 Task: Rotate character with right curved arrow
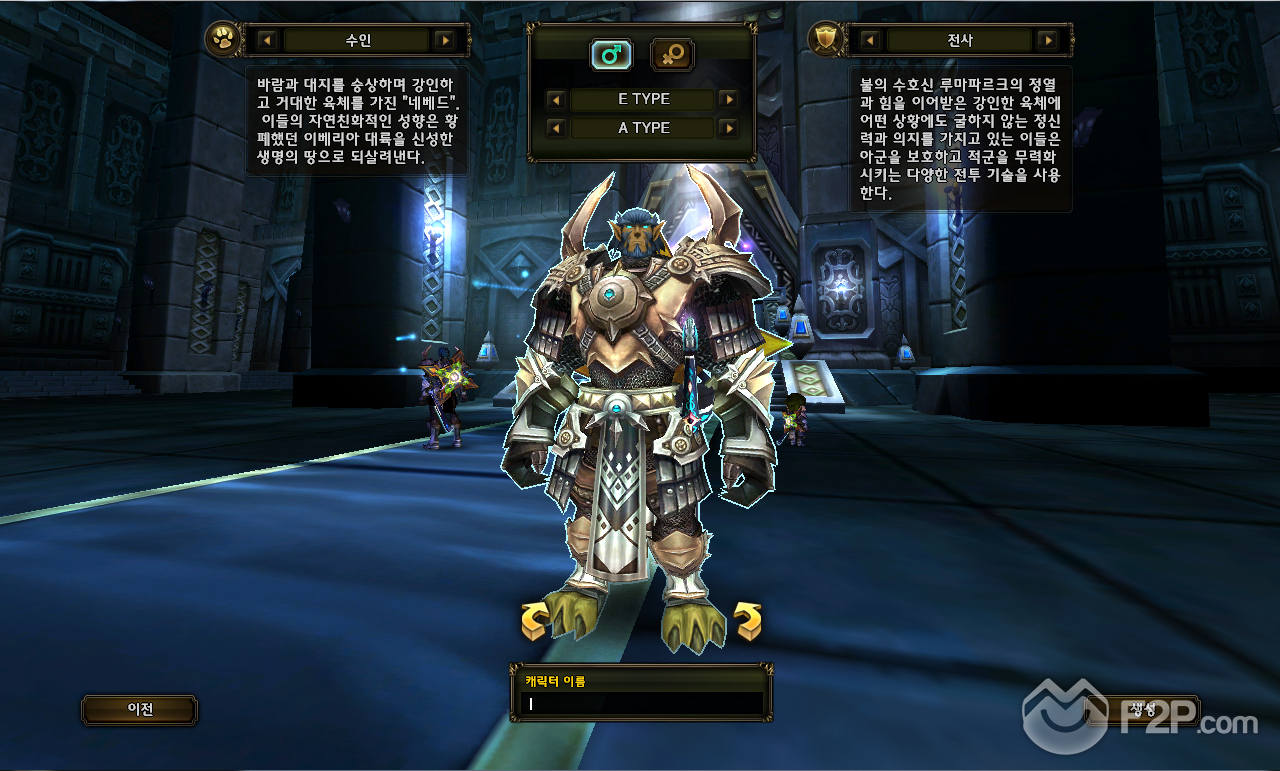[747, 621]
